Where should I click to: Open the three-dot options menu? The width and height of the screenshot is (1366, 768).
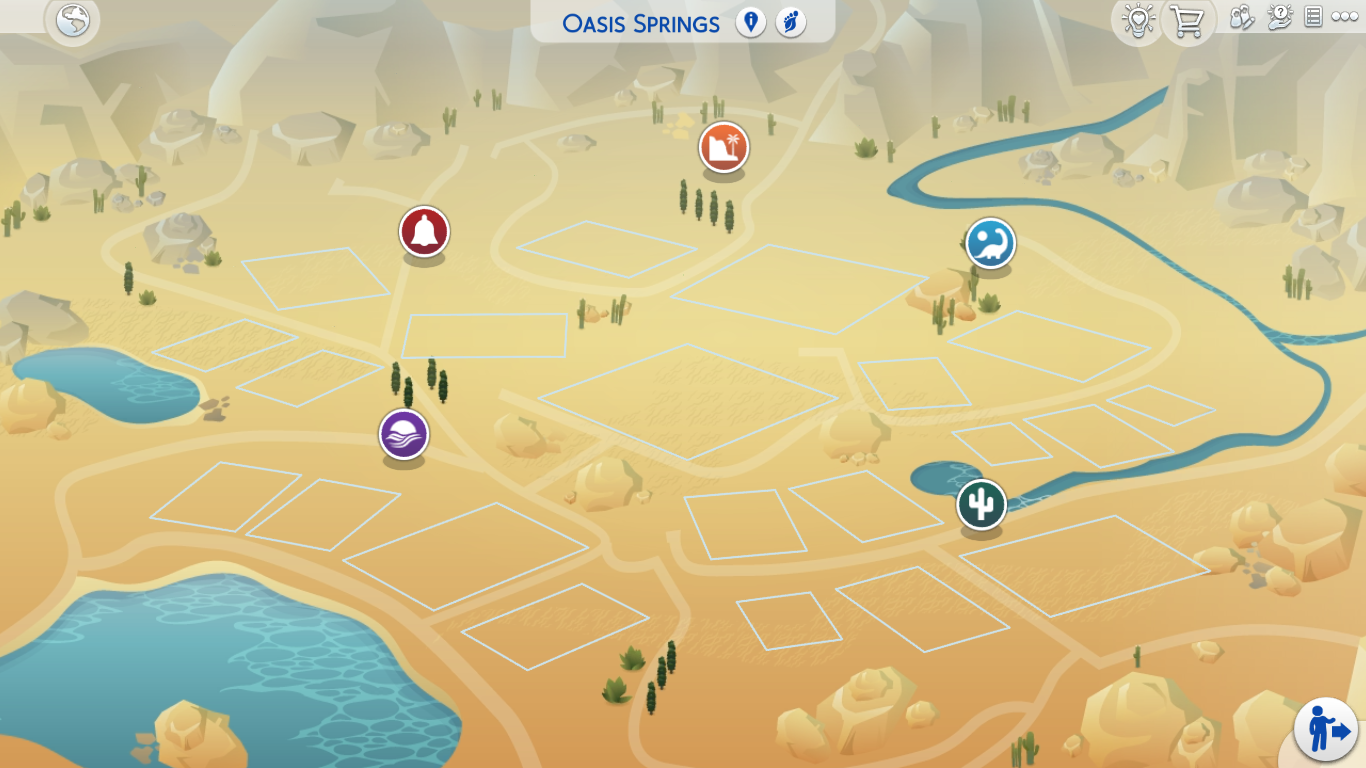[x=1344, y=17]
